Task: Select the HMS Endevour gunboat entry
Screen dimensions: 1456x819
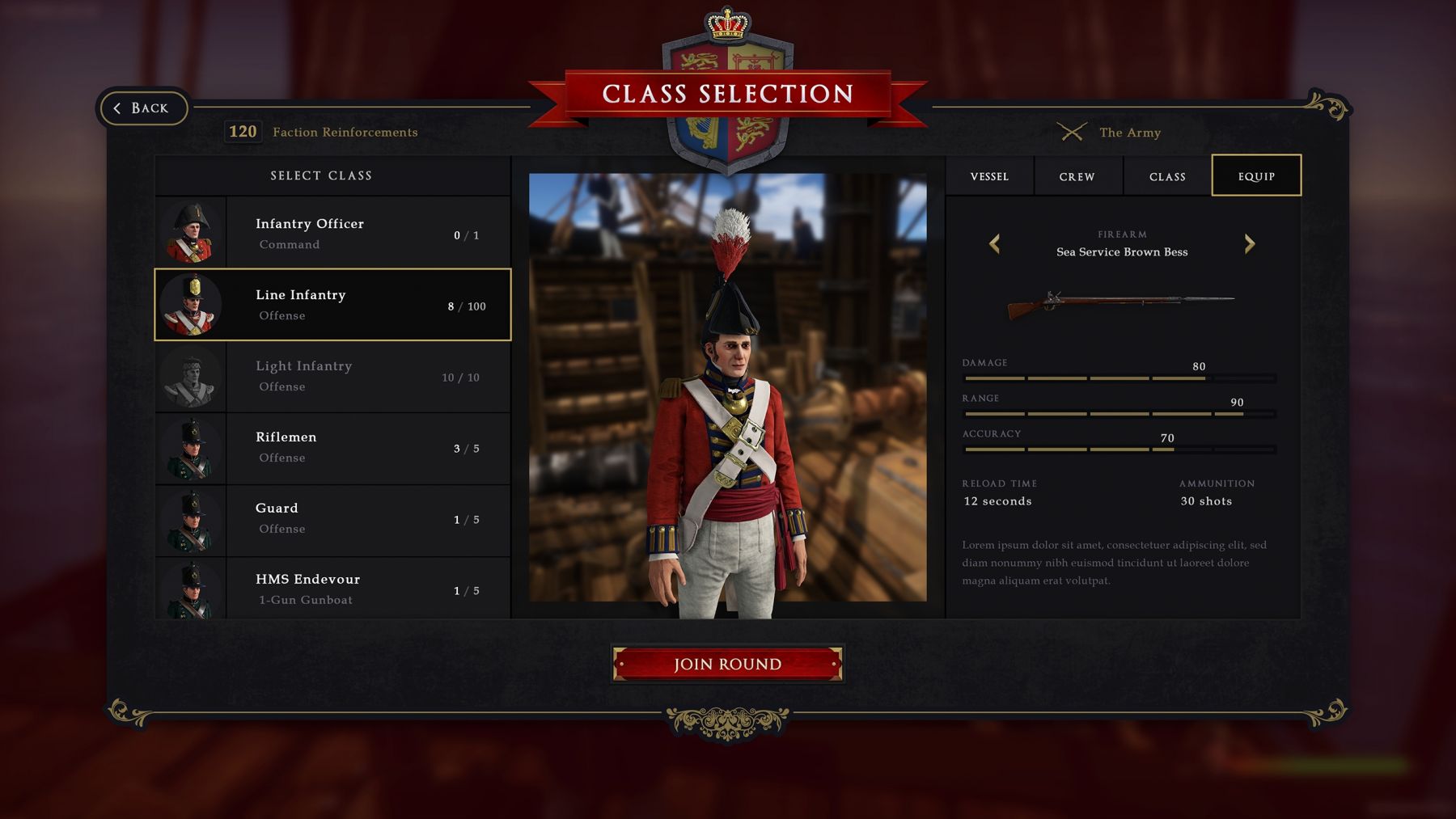Action: pyautogui.click(x=332, y=589)
